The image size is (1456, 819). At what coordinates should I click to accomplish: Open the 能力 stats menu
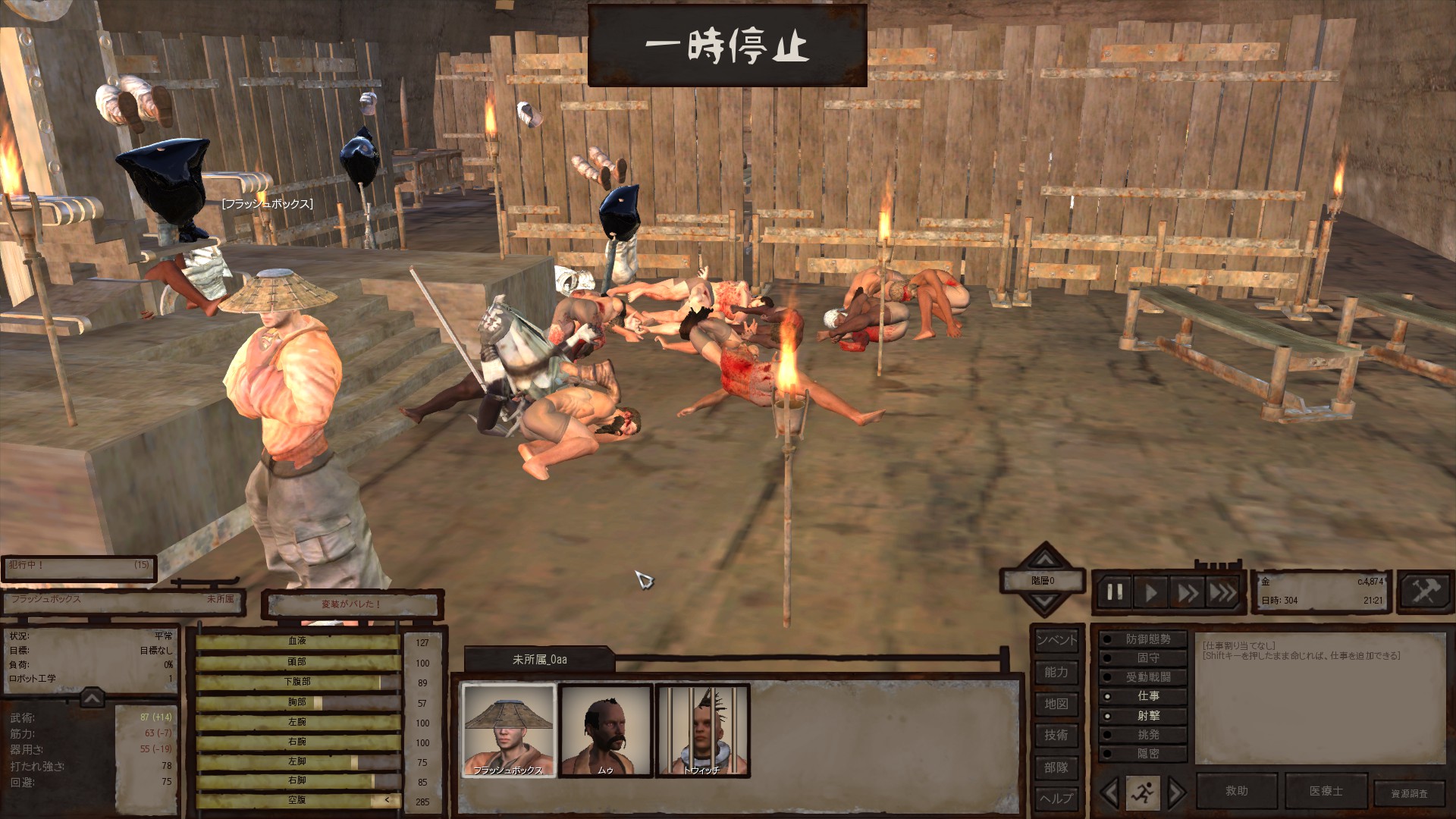pos(1056,672)
